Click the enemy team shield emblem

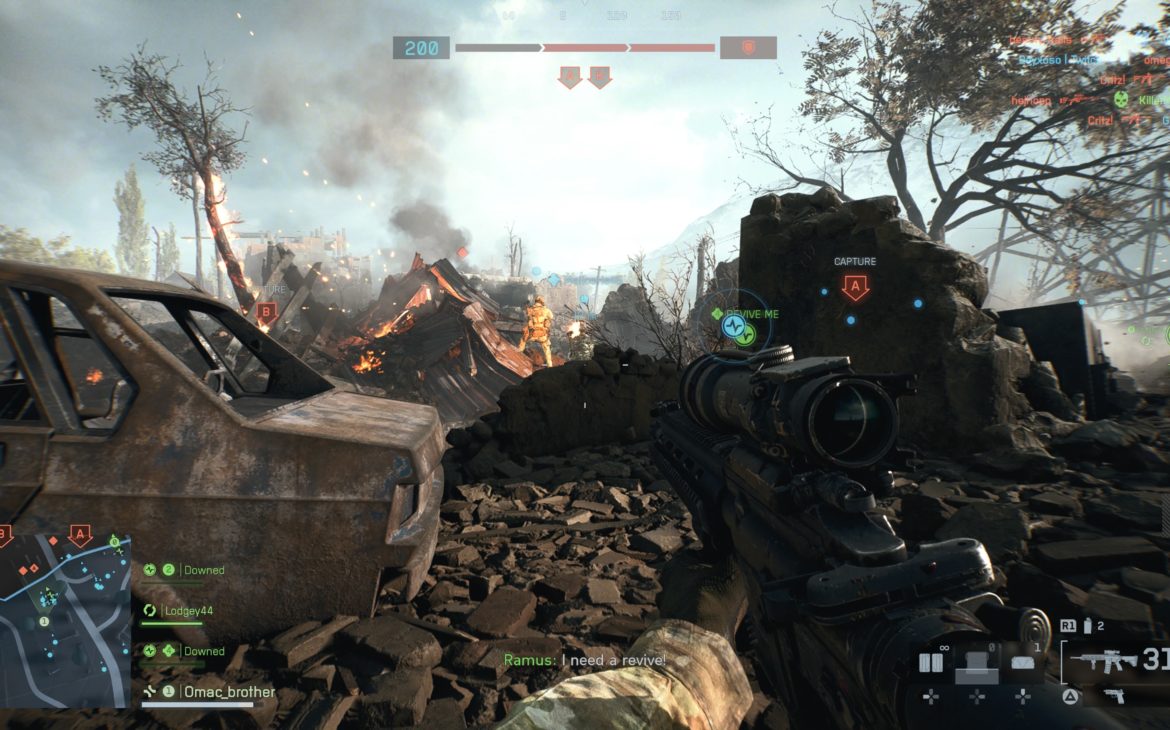click(748, 48)
